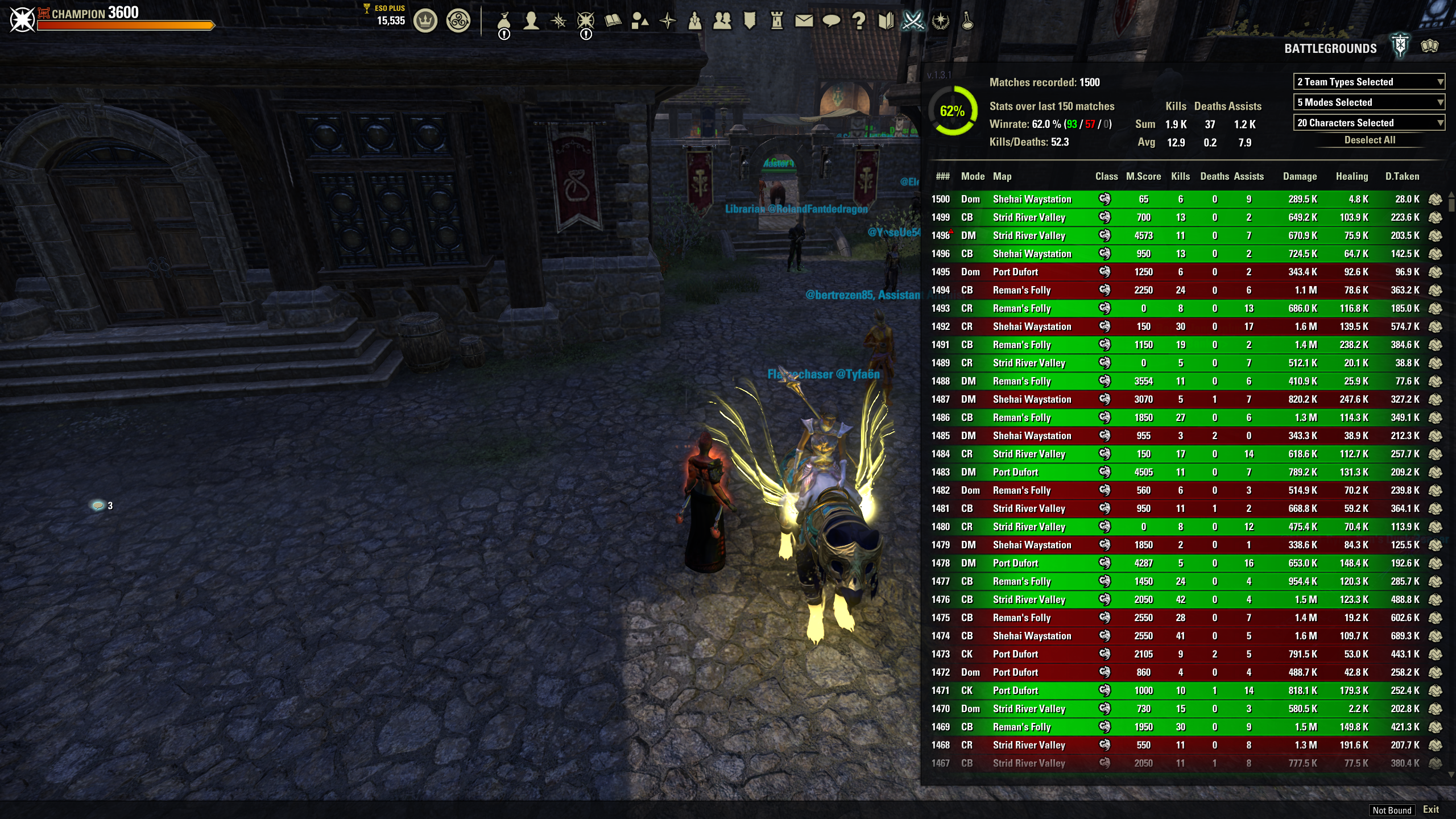Open the 2 Team Types Selected dropdown
This screenshot has height=819, width=1456.
click(1368, 82)
